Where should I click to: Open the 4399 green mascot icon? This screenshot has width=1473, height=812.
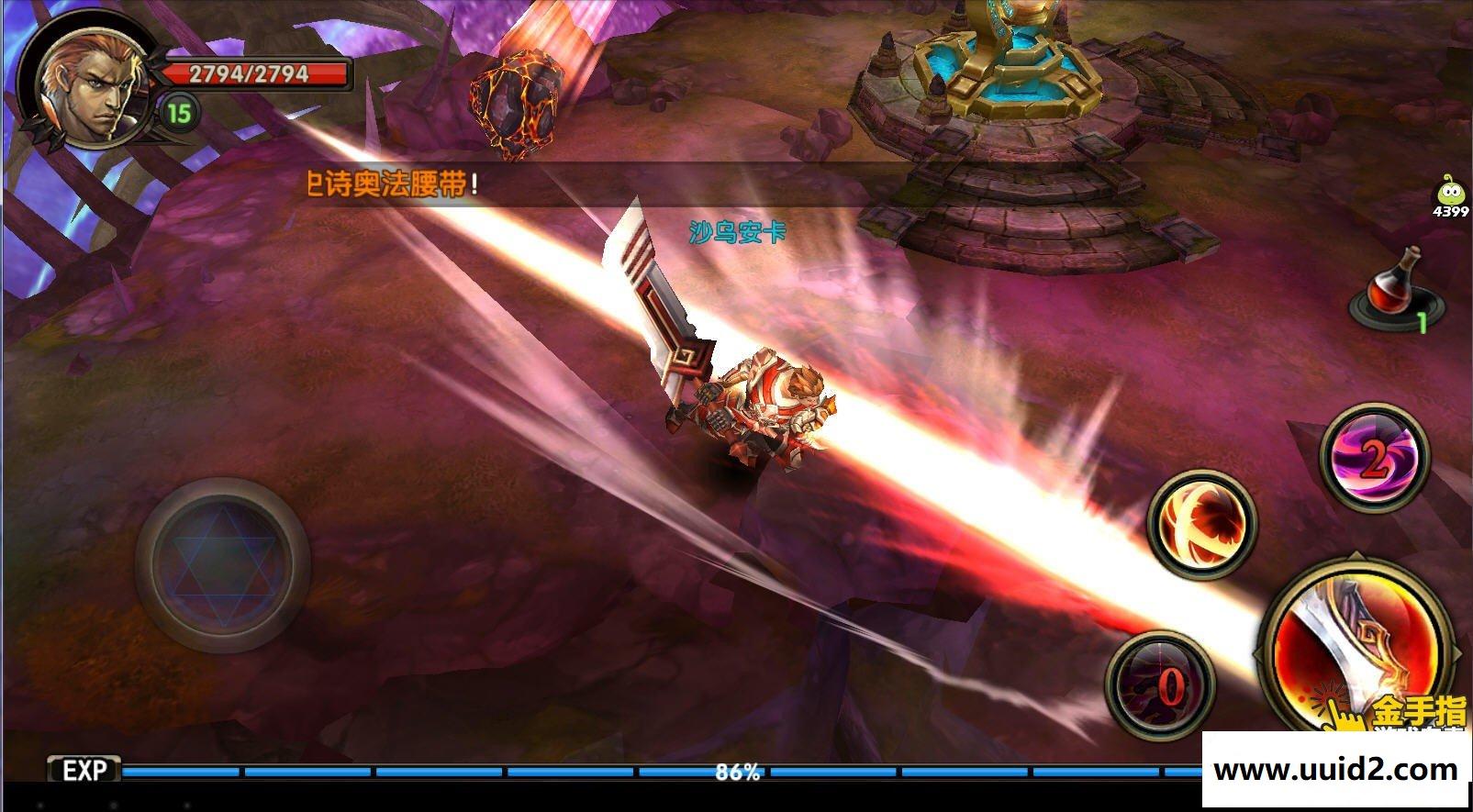point(1450,197)
